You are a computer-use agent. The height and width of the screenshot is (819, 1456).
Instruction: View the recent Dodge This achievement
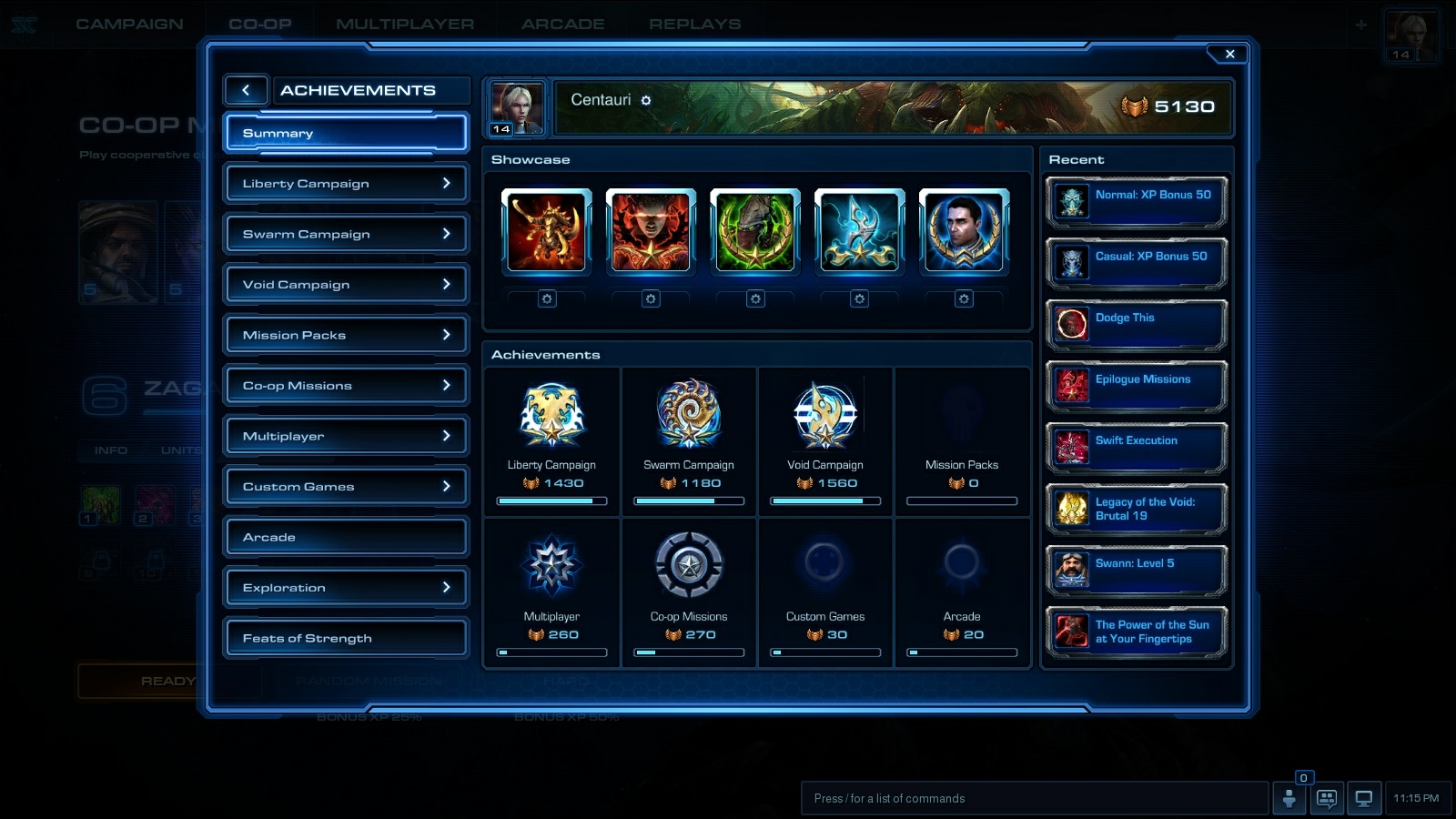[1137, 324]
